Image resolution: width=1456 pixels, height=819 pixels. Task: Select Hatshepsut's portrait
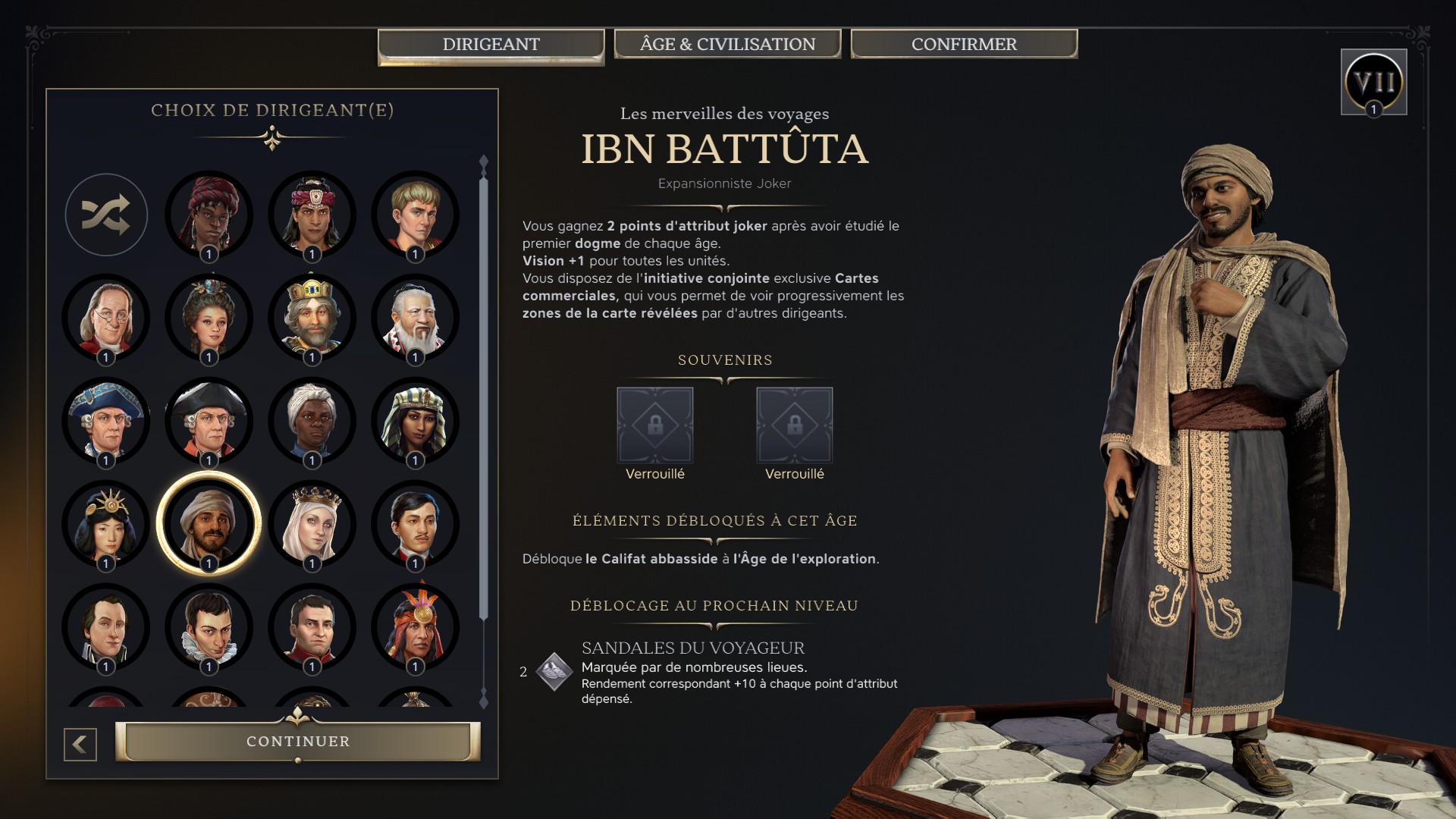415,421
